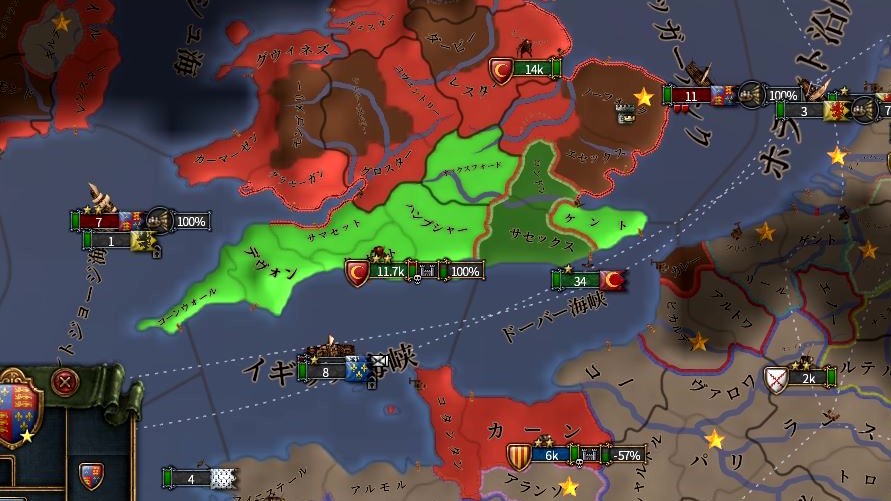Select the Ottoman fleet of 34 ships
Viewport: 891px width, 501px height.
(x=585, y=281)
